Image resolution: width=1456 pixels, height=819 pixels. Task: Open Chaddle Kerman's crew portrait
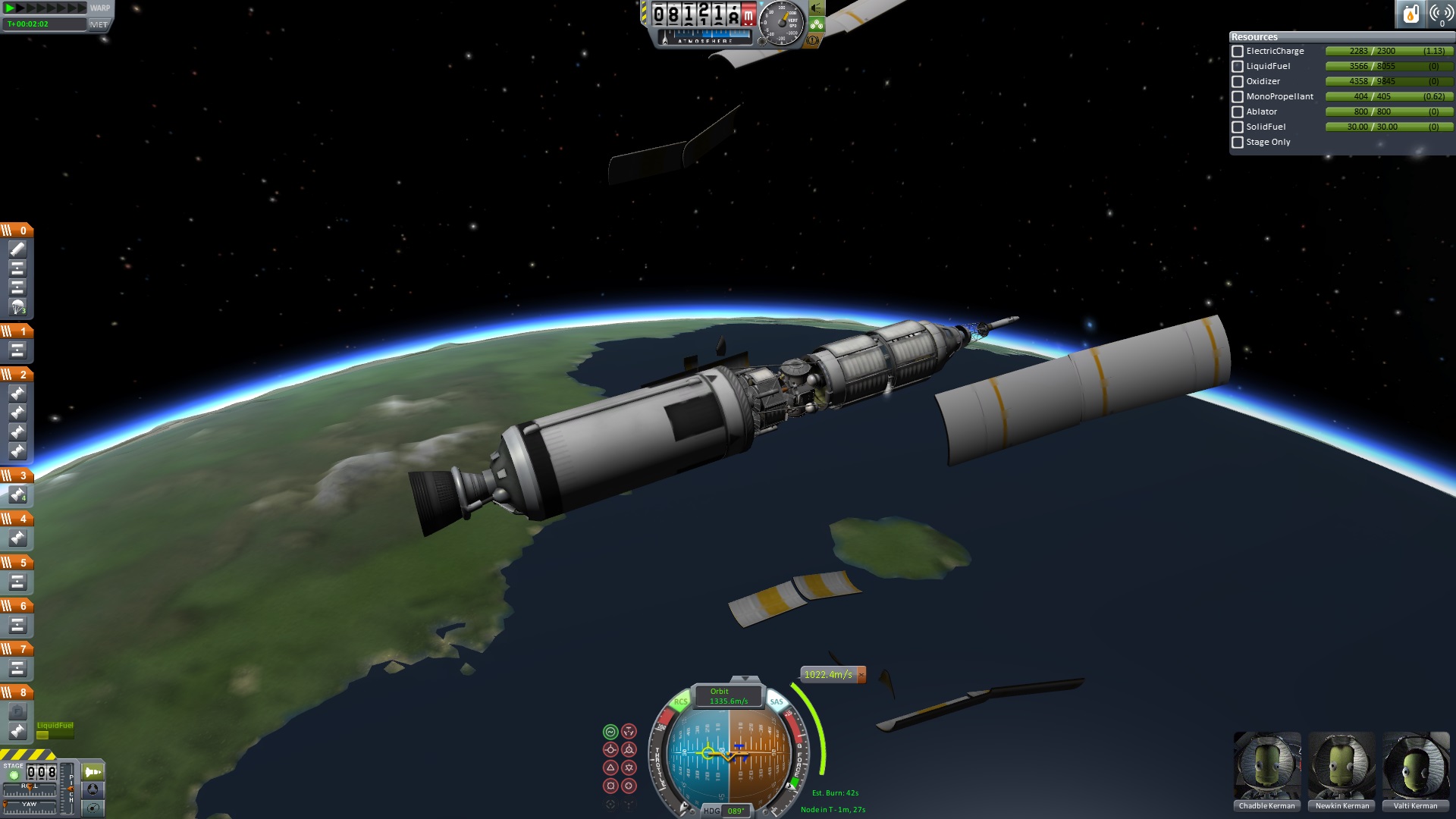1267,766
